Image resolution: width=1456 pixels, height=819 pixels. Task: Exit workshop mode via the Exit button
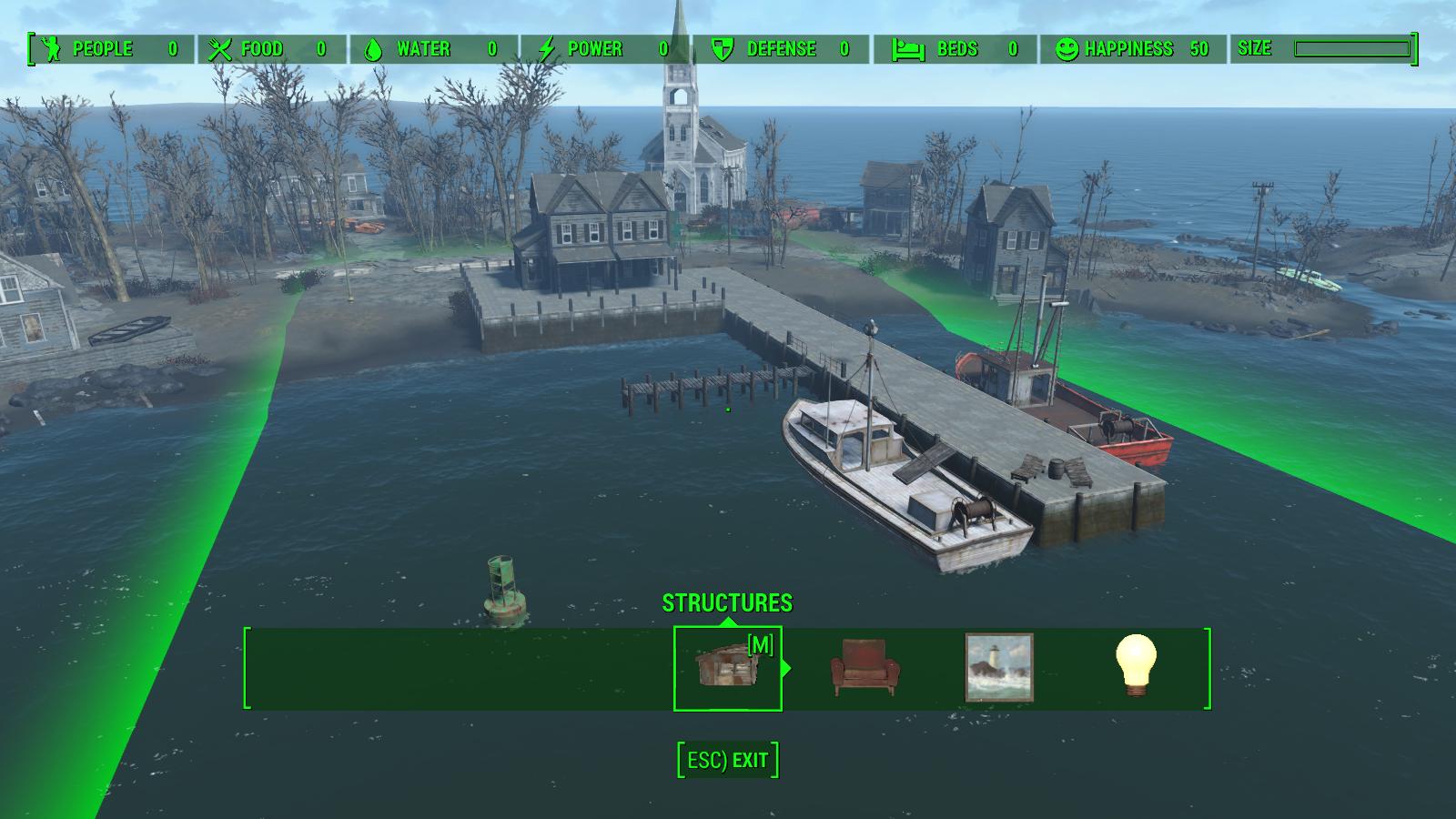[x=727, y=760]
